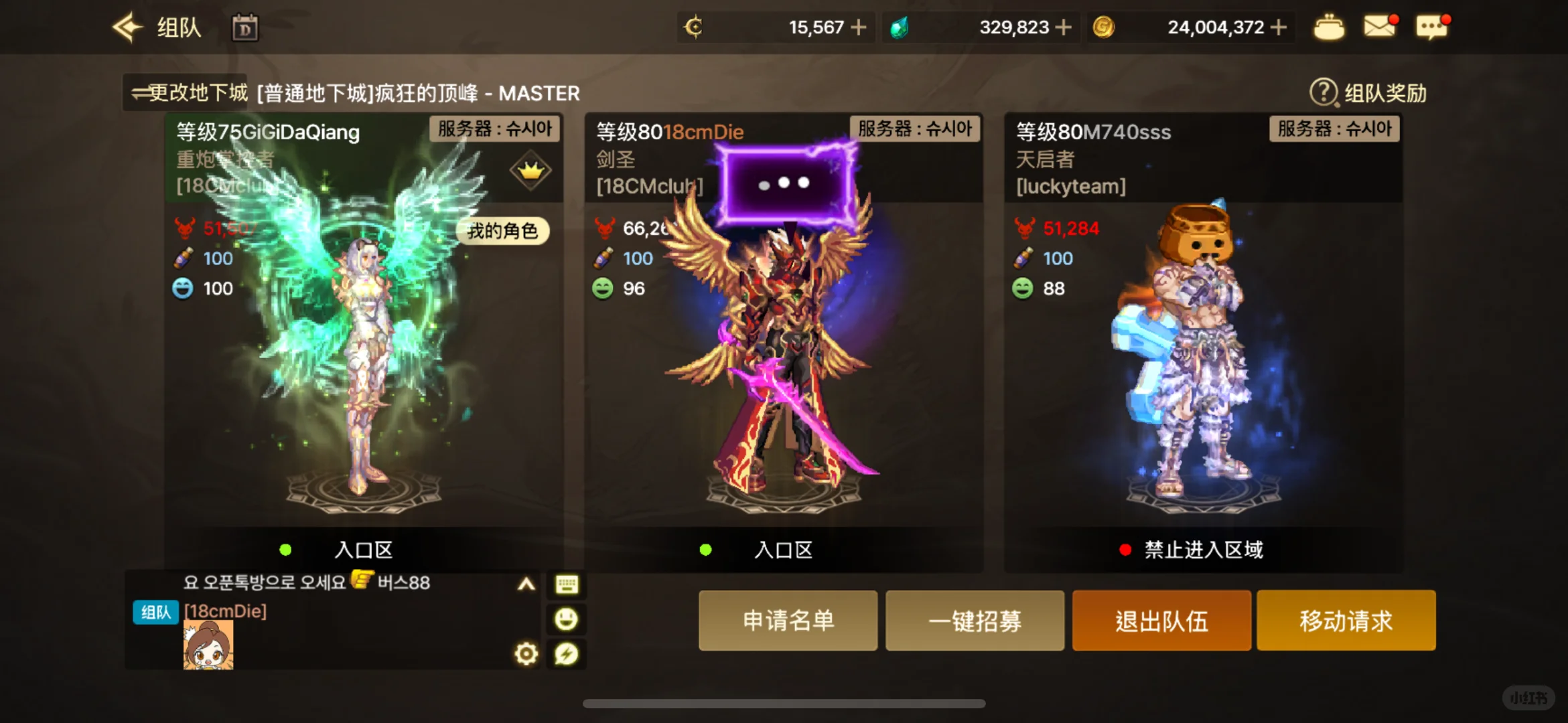
Task: Open the quick chat lightning icon
Action: (566, 654)
